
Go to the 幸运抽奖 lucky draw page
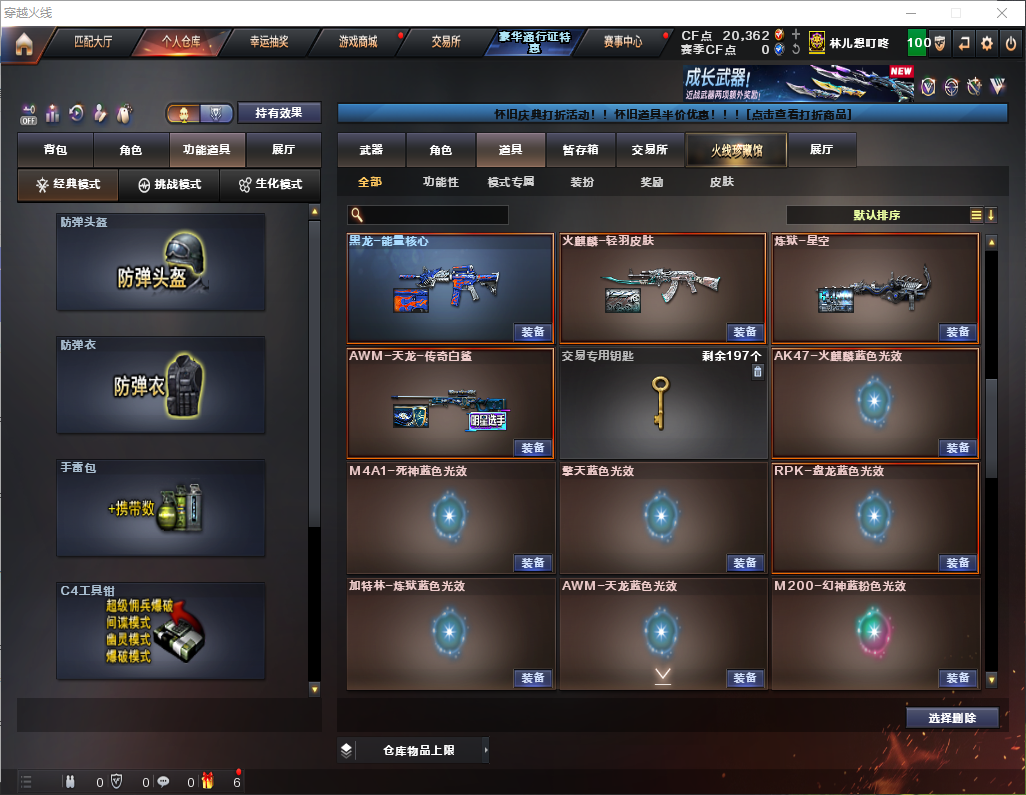268,42
